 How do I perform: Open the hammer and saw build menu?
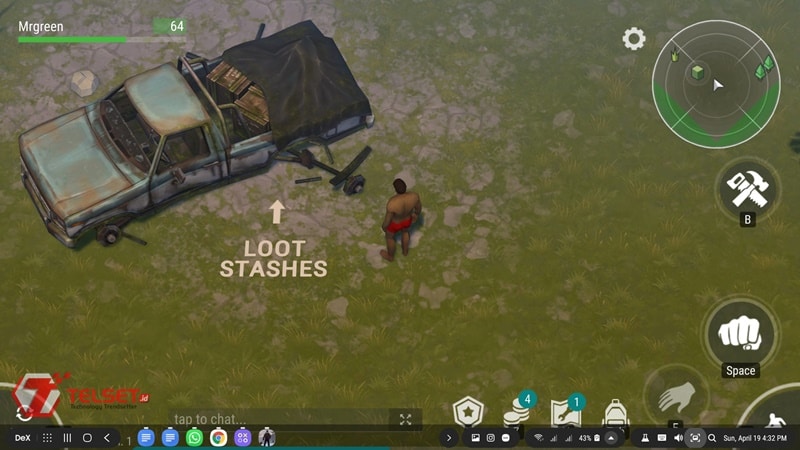pos(746,187)
